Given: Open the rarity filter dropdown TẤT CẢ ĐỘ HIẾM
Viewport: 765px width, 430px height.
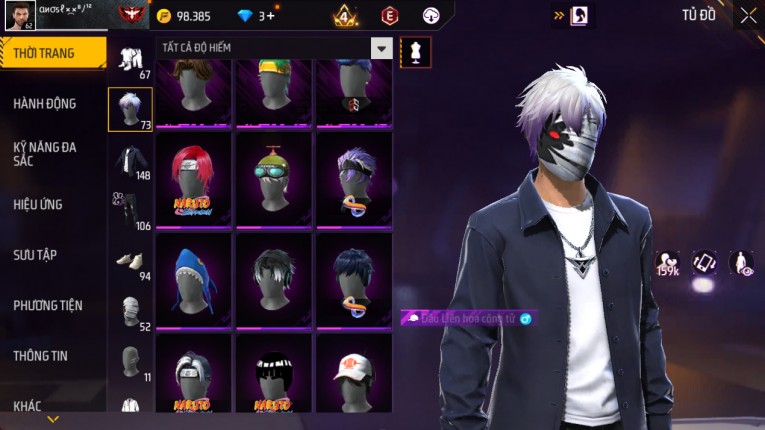Looking at the screenshot, I should [x=274, y=48].
